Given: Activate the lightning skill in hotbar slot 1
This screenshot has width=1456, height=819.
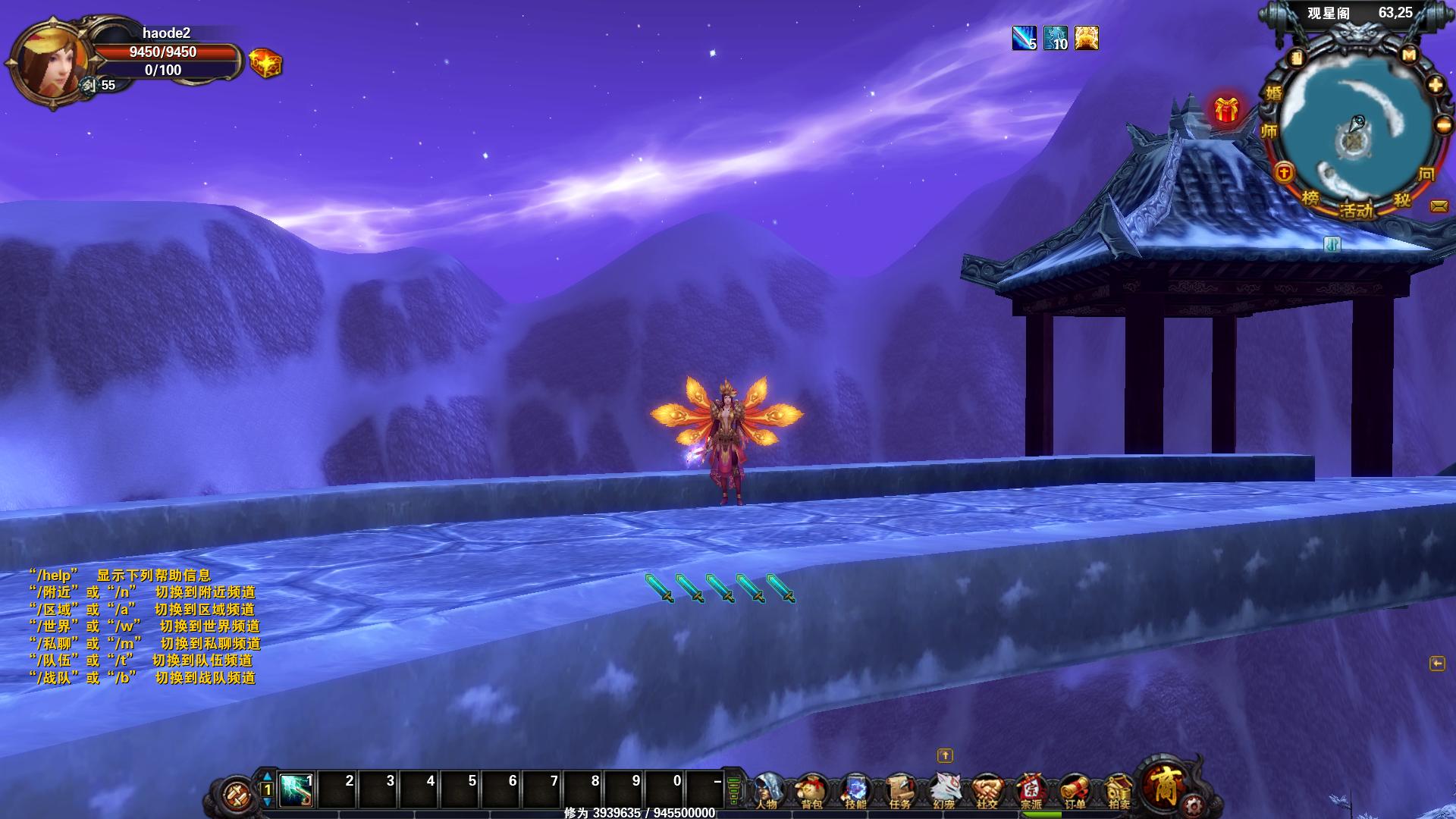Looking at the screenshot, I should click(297, 791).
